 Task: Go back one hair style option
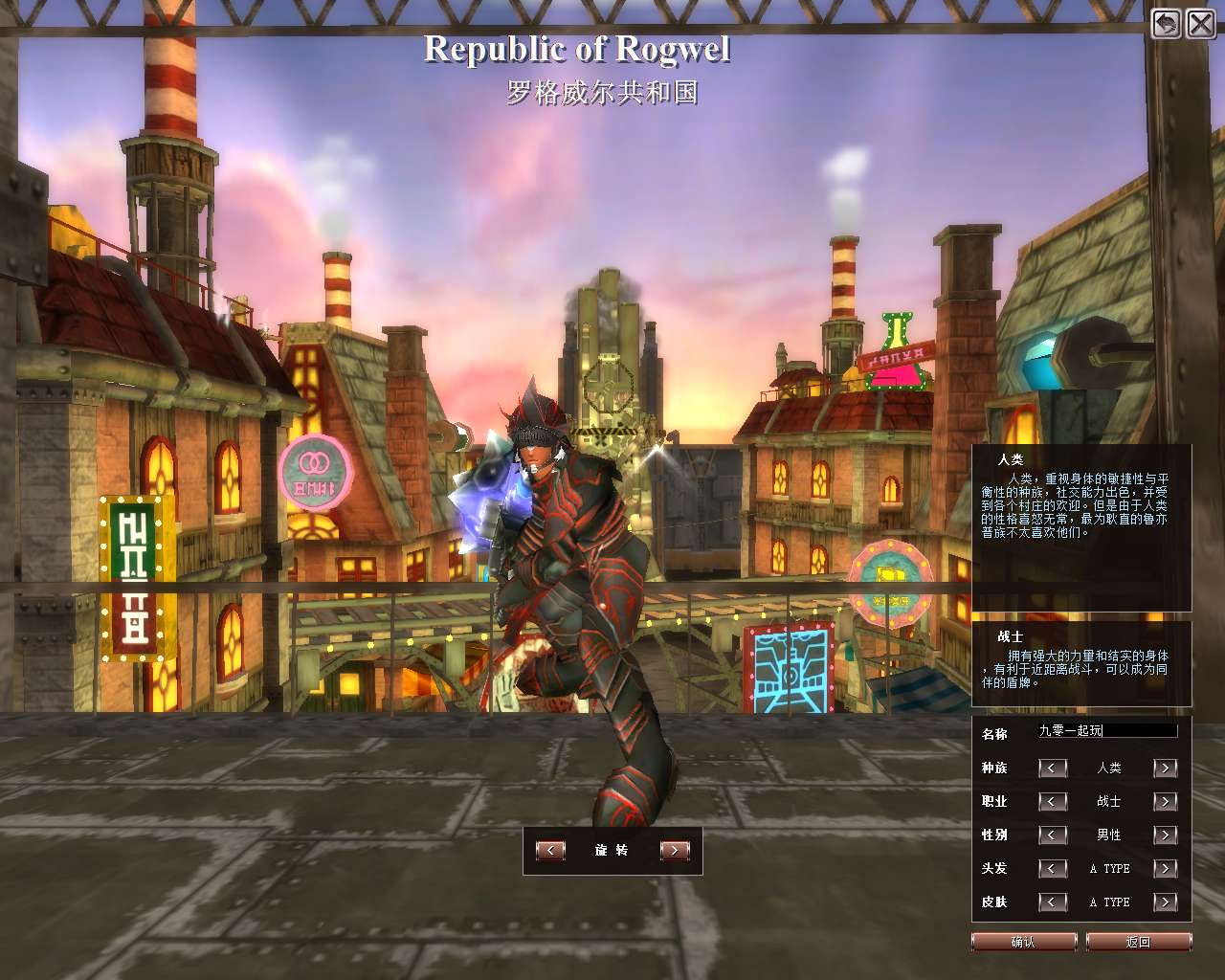1053,868
